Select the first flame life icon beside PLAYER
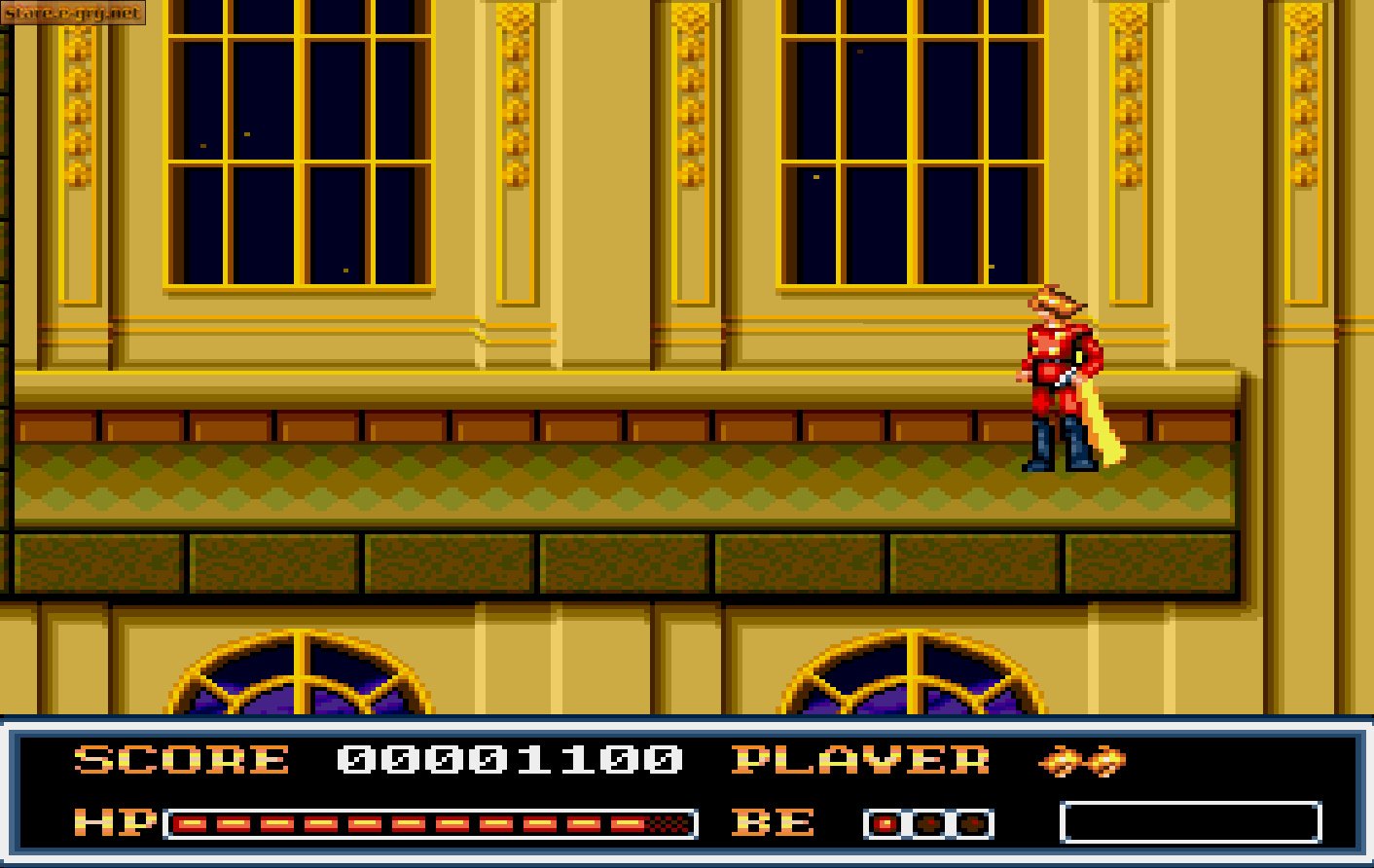 (x=1066, y=762)
